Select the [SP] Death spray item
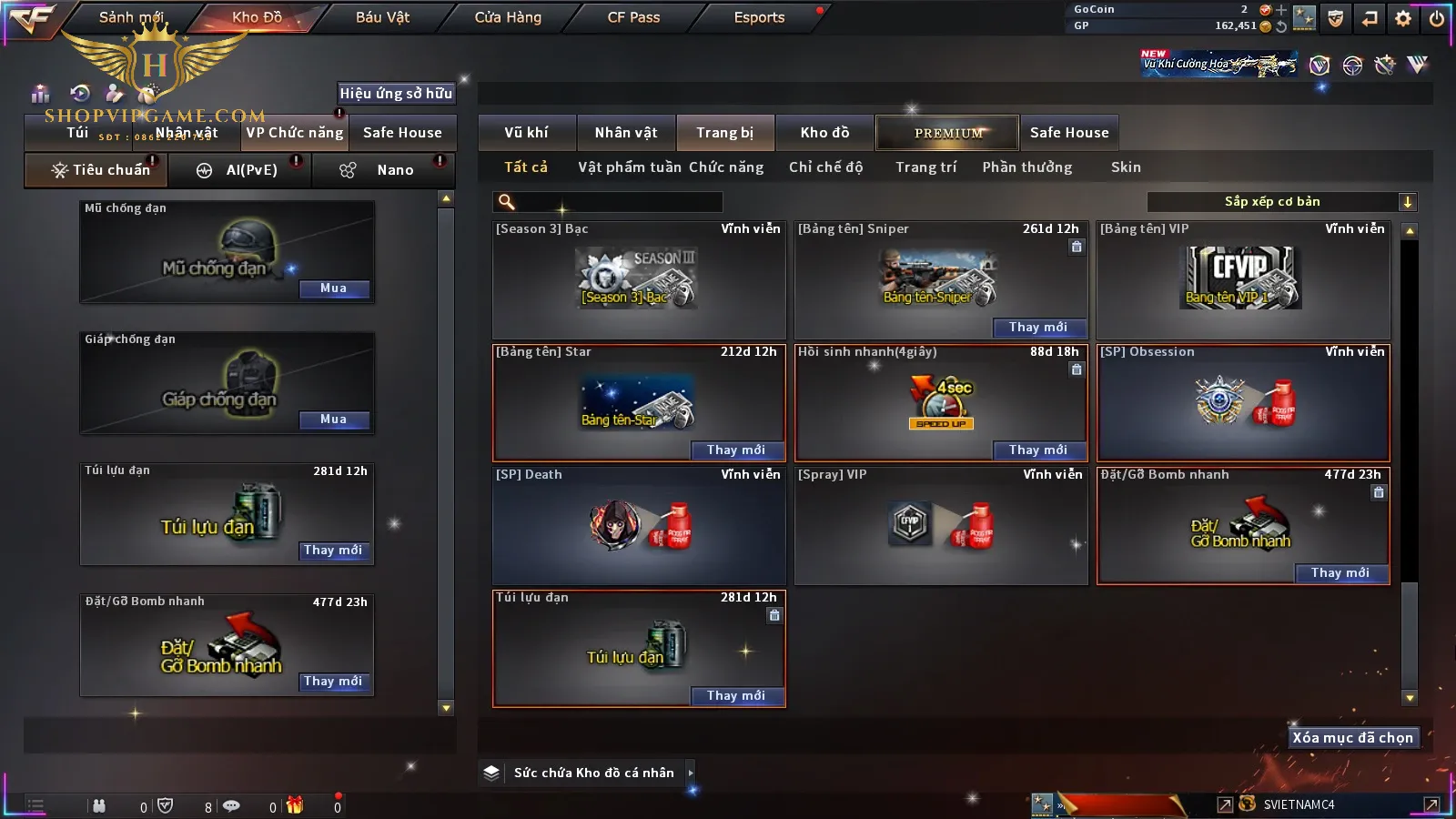The image size is (1456, 819). click(x=639, y=526)
